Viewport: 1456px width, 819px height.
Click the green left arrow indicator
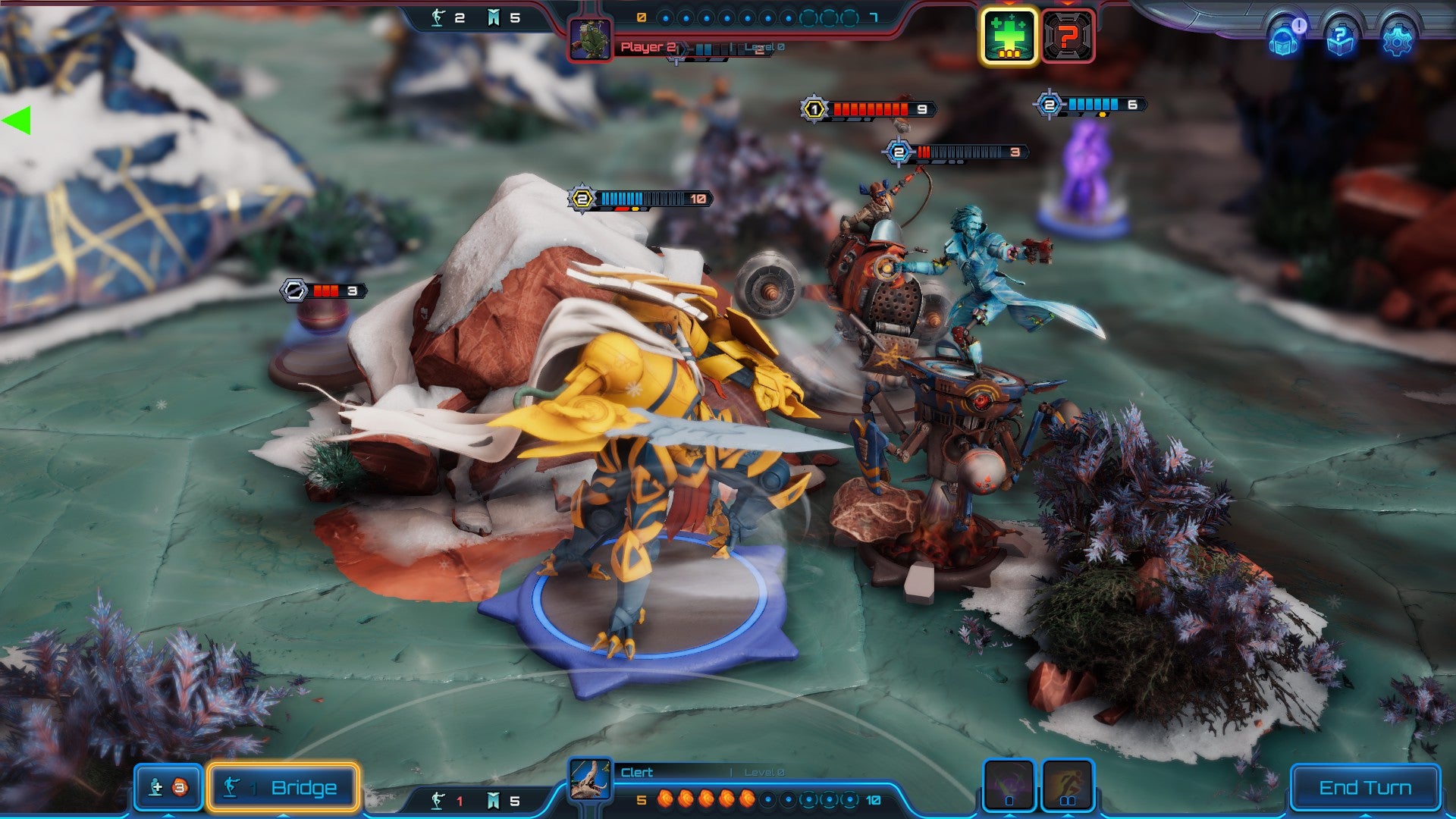point(17,121)
